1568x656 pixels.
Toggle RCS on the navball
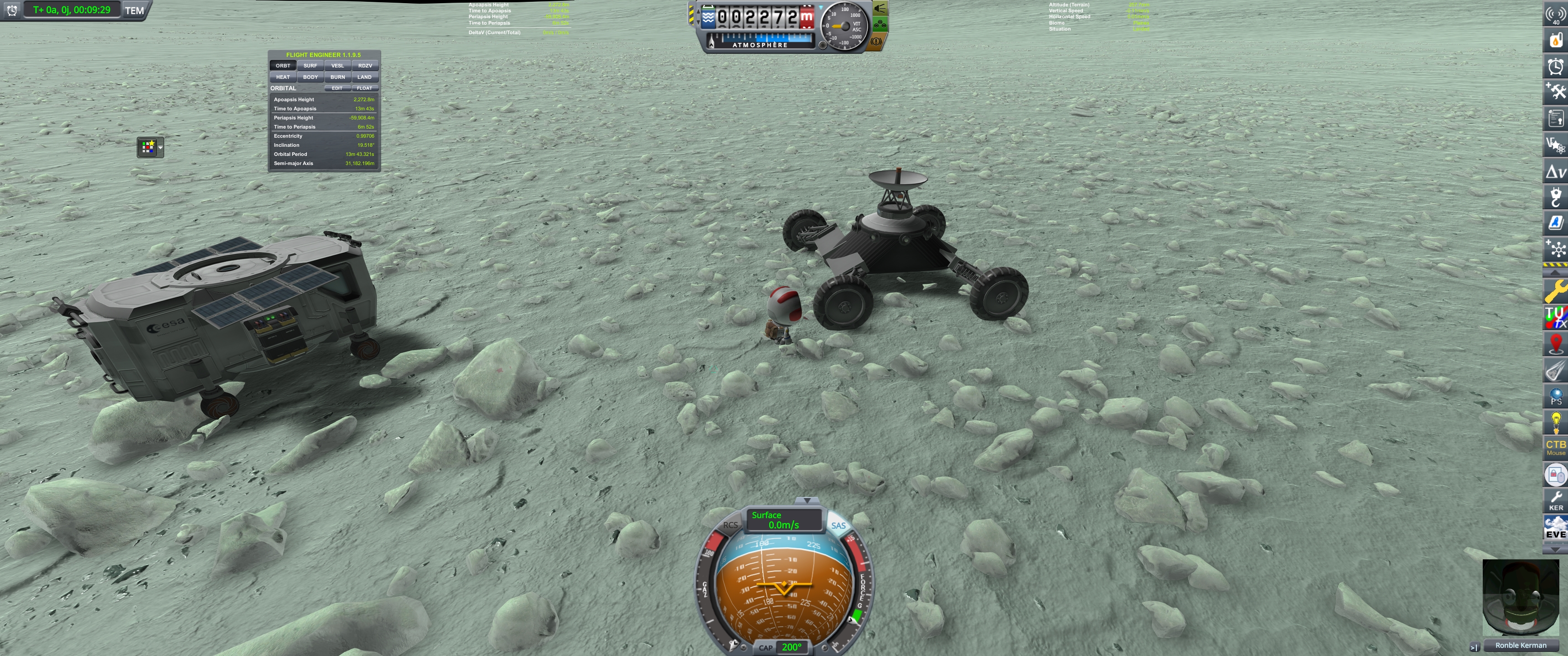click(x=730, y=525)
